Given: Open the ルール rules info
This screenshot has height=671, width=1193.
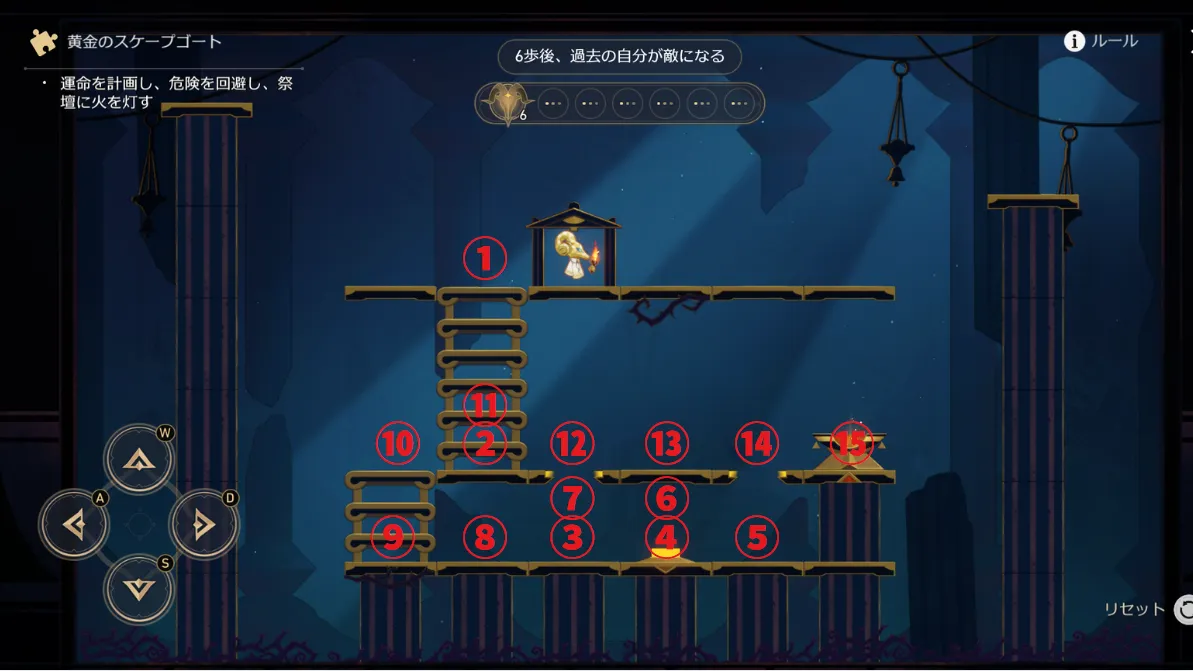Looking at the screenshot, I should 1101,41.
